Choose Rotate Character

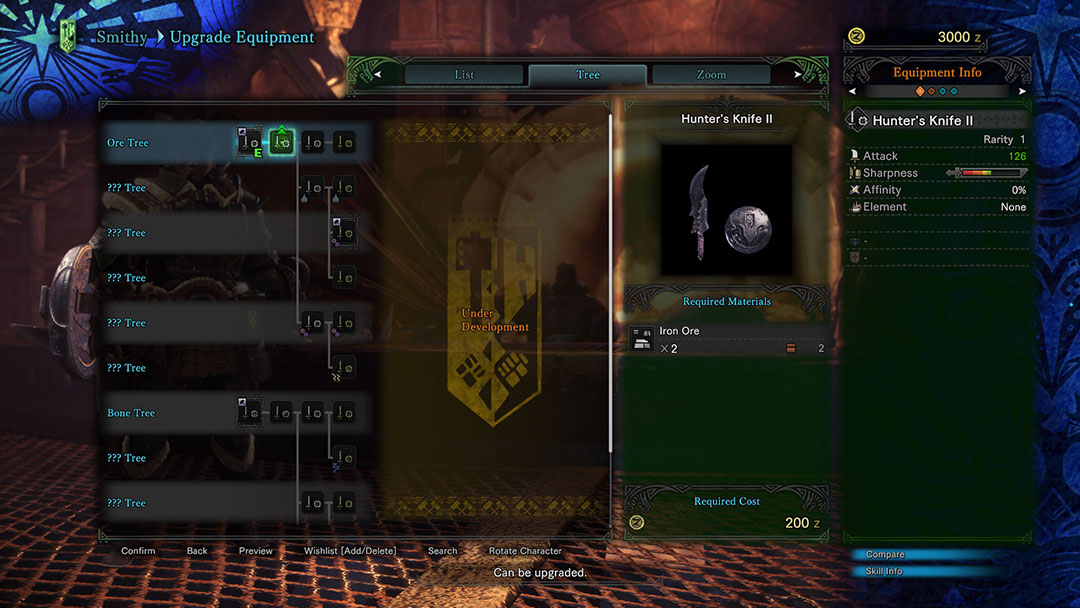[x=525, y=551]
